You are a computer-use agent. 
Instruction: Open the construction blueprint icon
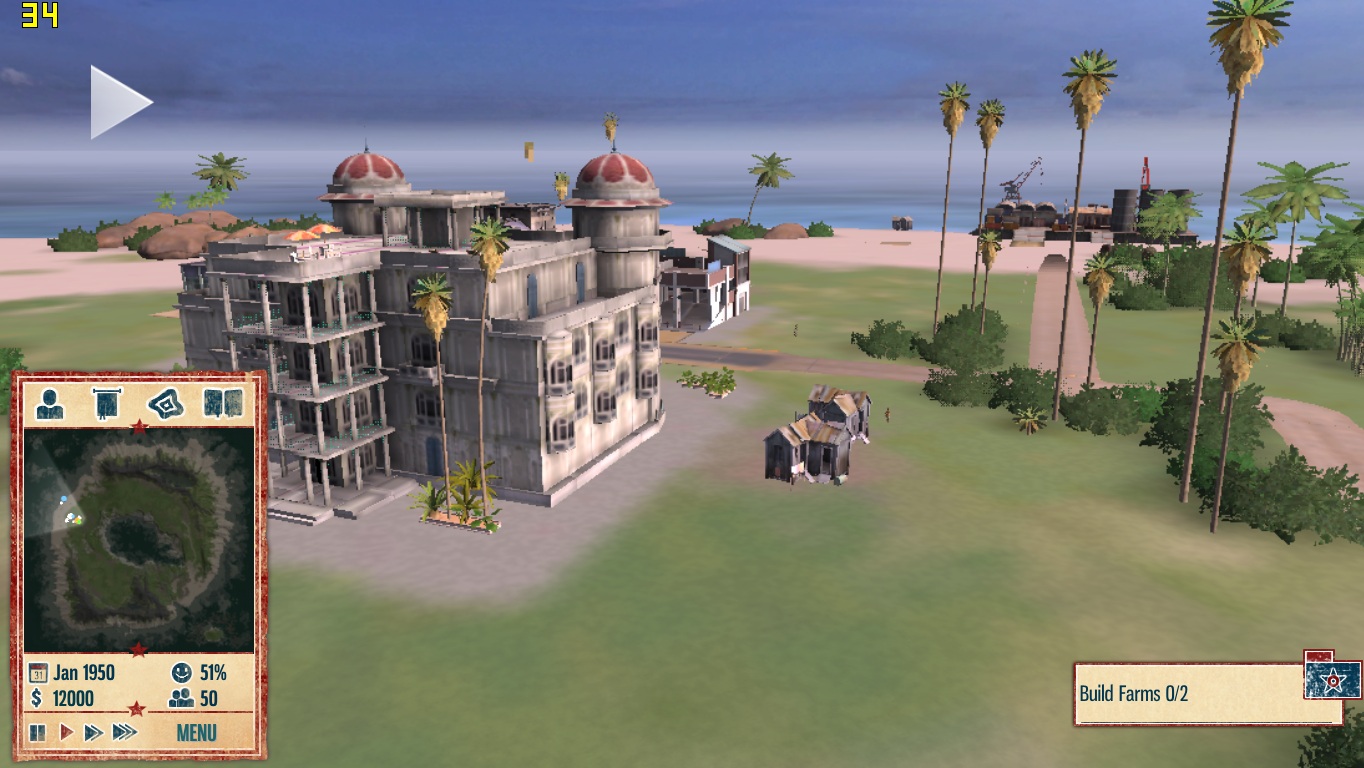(x=168, y=404)
